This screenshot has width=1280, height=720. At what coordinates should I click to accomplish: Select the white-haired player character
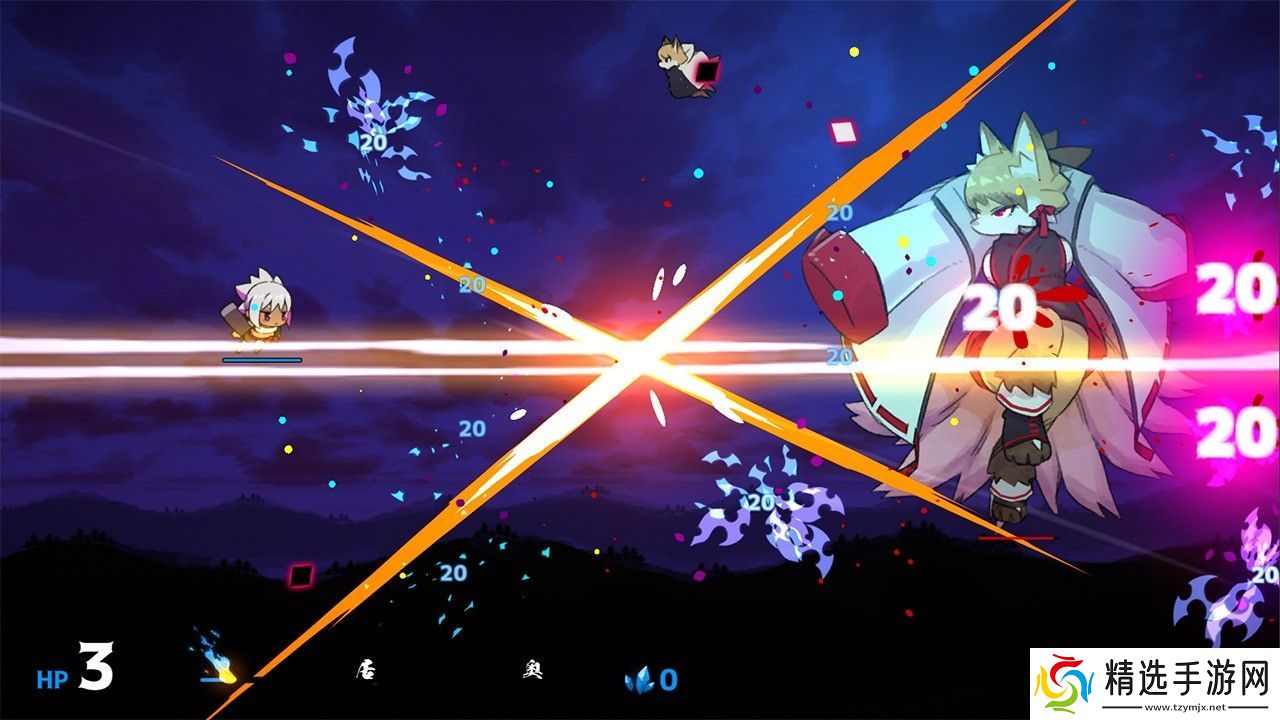click(x=262, y=315)
